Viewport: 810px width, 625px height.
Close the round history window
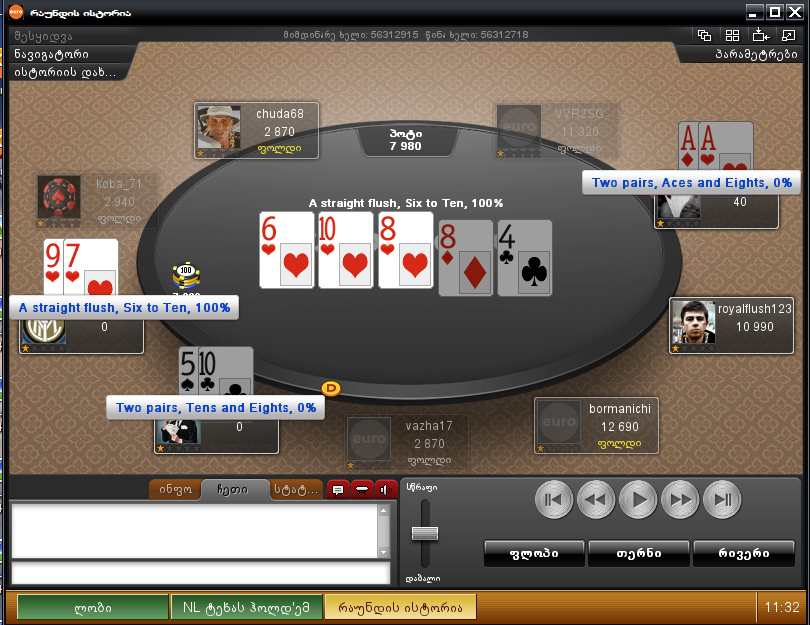795,13
